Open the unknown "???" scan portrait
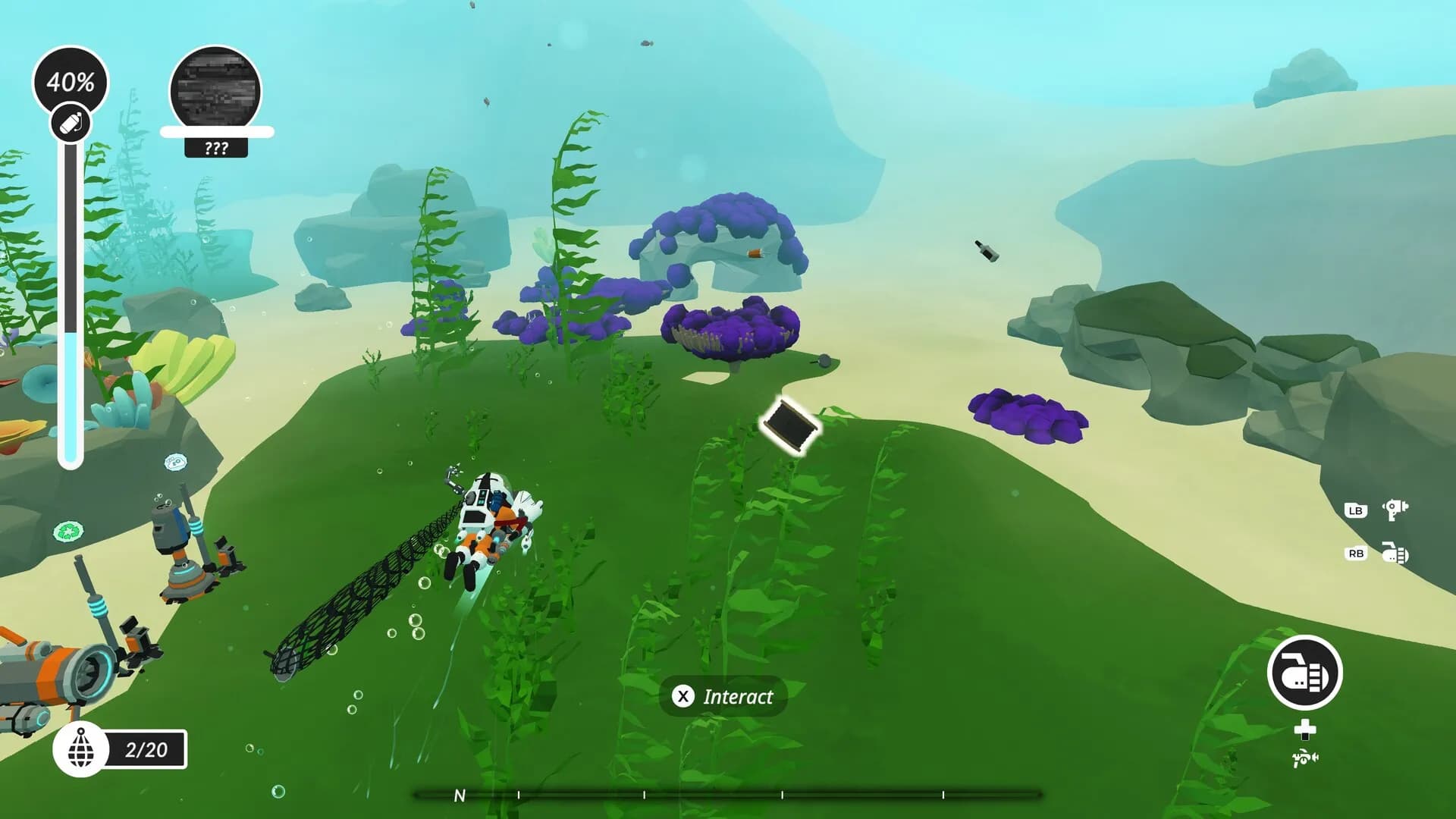This screenshot has width=1456, height=819. click(215, 91)
